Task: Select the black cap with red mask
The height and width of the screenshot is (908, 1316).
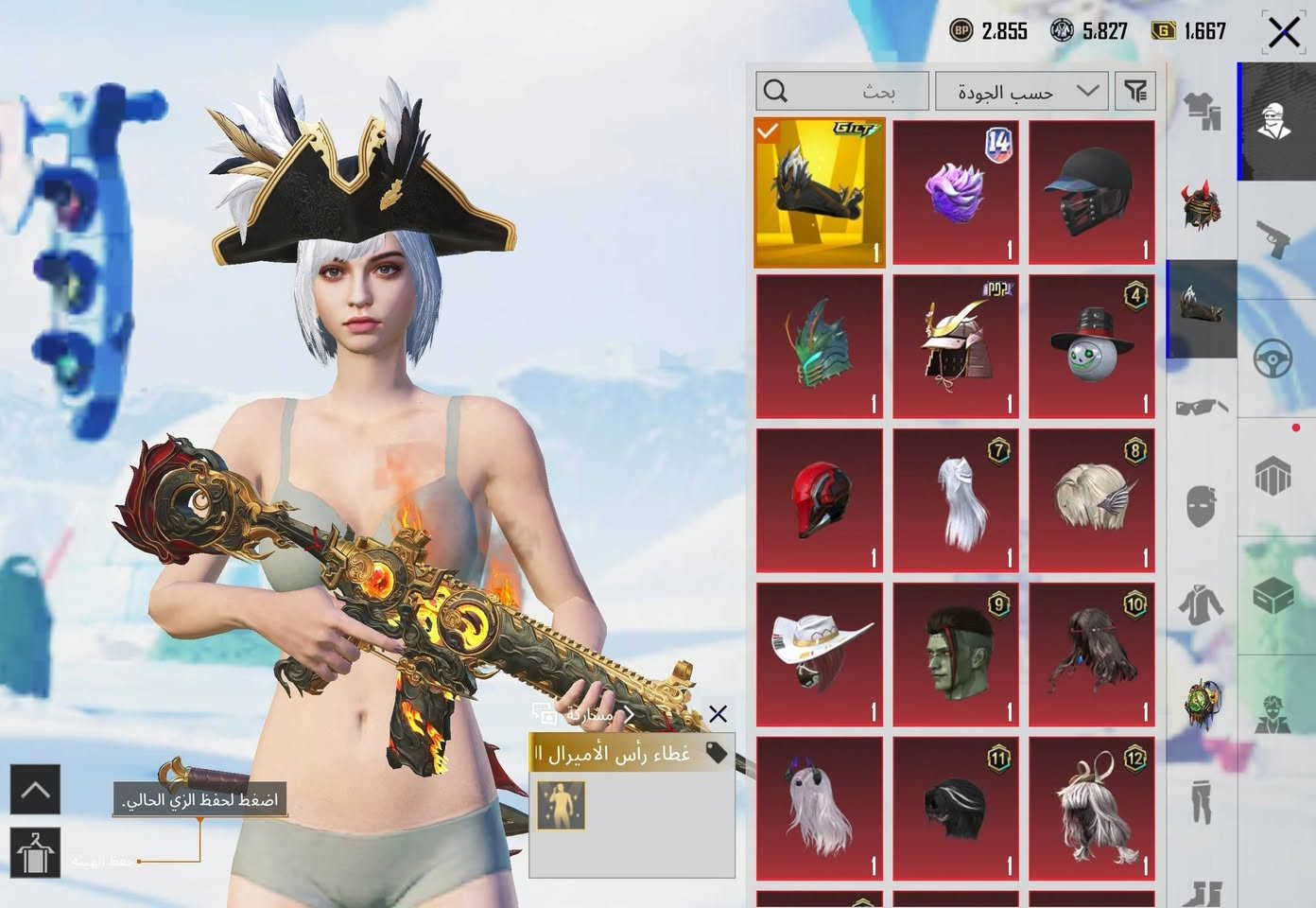Action: pyautogui.click(x=1092, y=193)
